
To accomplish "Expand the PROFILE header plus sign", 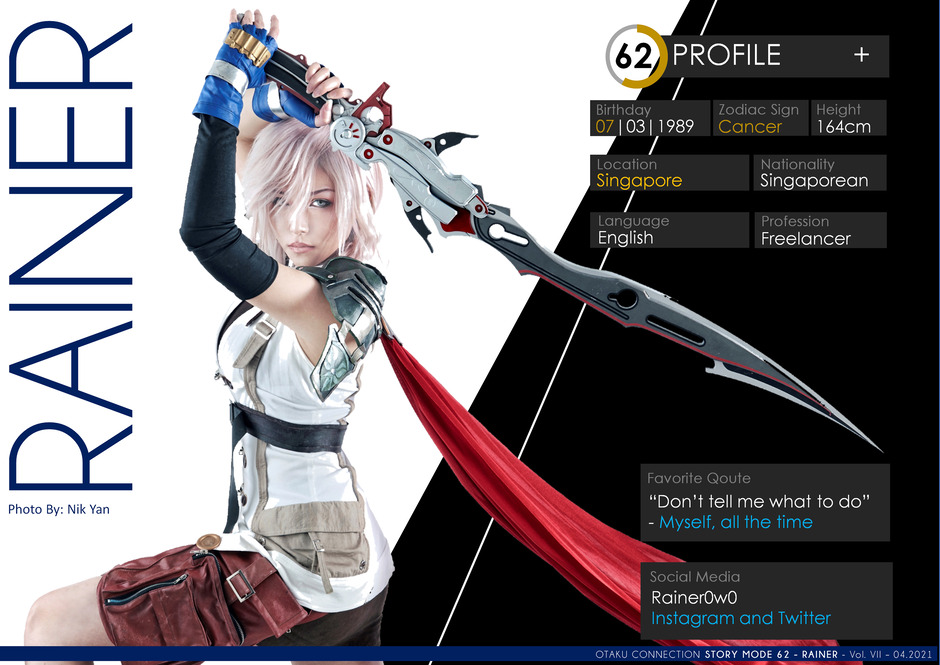I will click(x=861, y=56).
